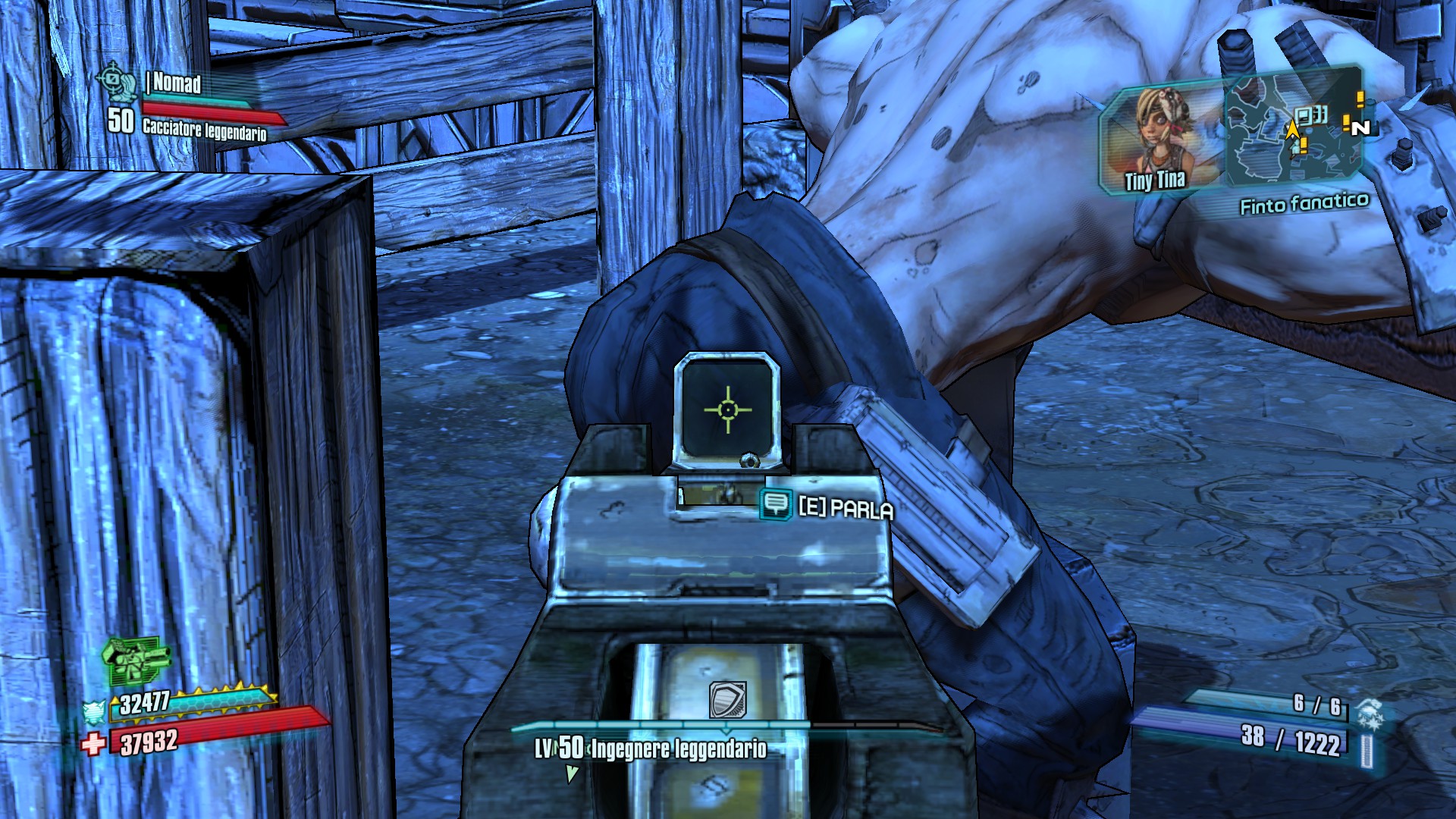The height and width of the screenshot is (819, 1456).
Task: Click the Finto fanatico mission tracker
Action: tap(1304, 203)
